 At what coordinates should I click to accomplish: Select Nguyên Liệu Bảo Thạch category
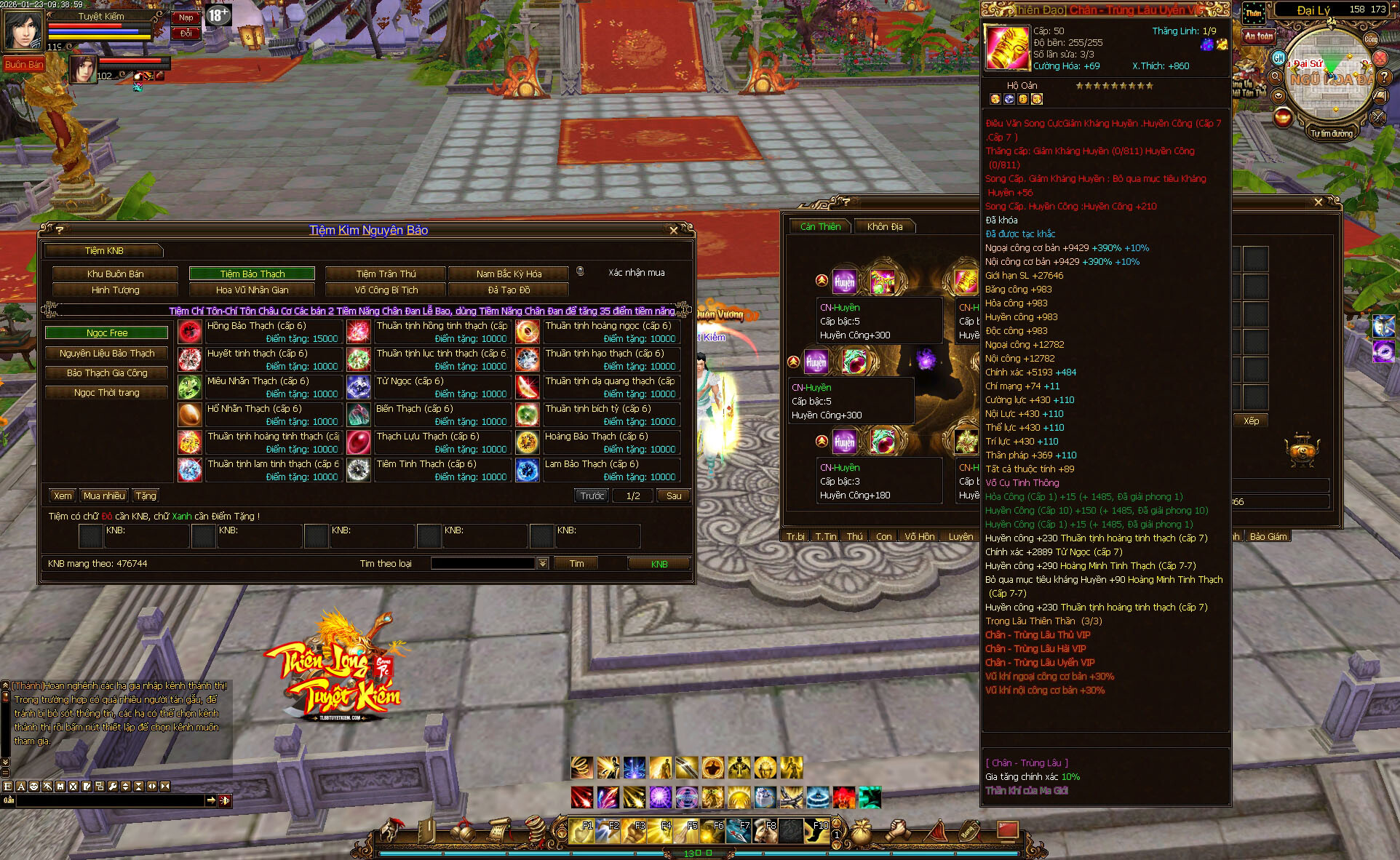click(107, 354)
